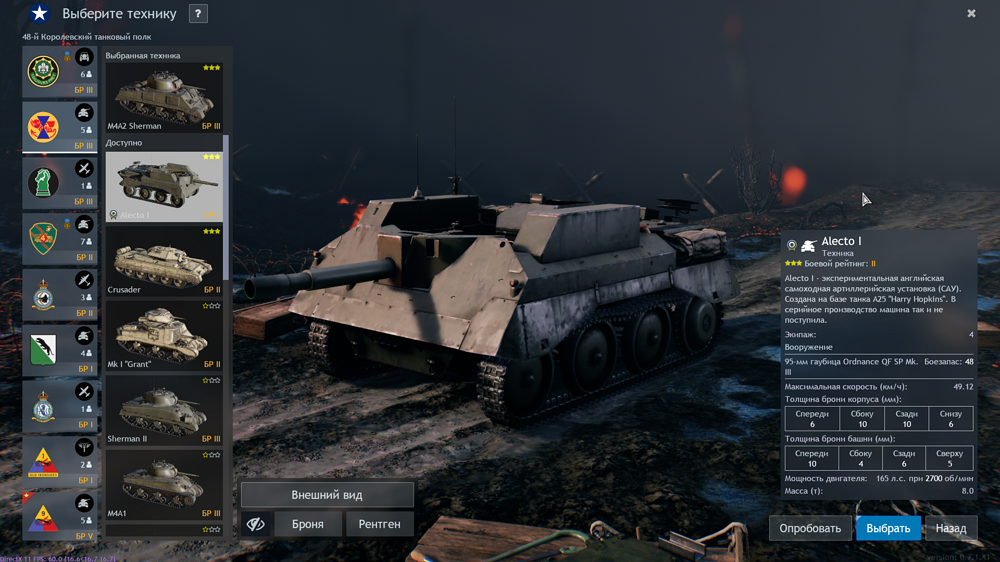Choose the Alecto I vehicle card
Viewport: 1000px width, 562px height.
(x=164, y=187)
